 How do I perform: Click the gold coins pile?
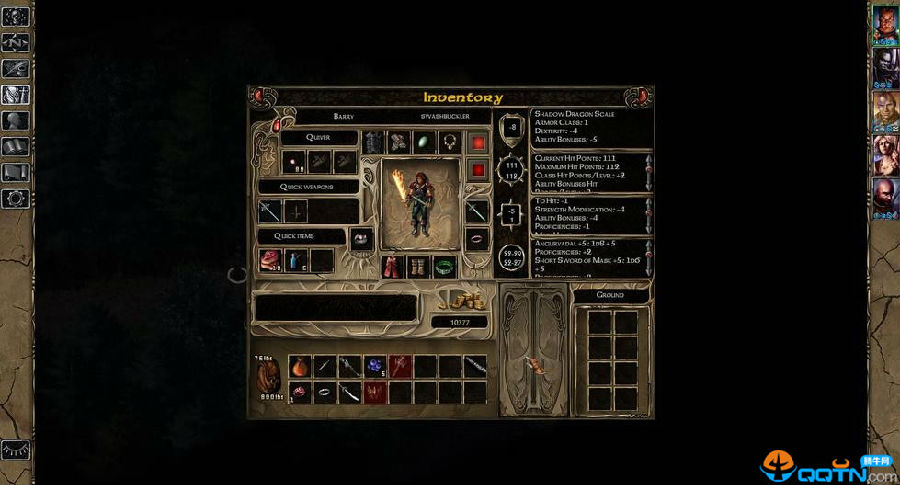[x=460, y=300]
